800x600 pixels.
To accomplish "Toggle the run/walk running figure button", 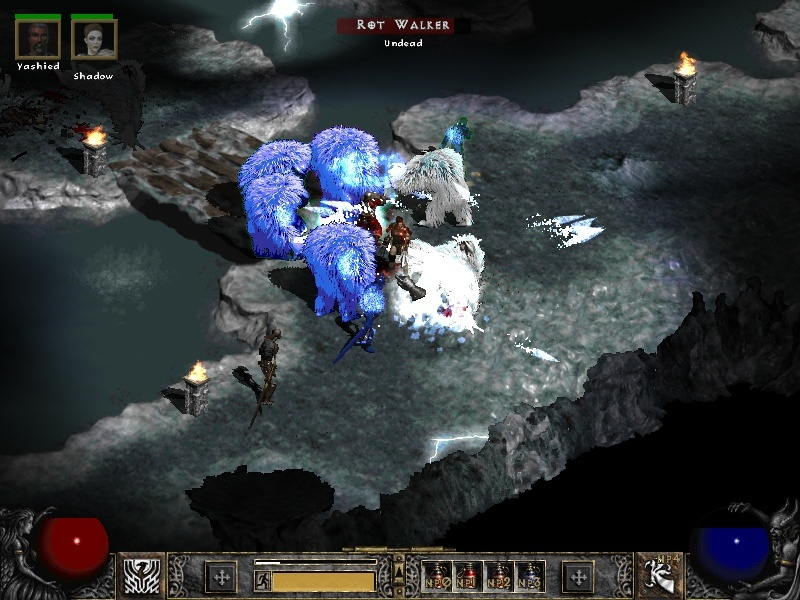I will coord(262,579).
